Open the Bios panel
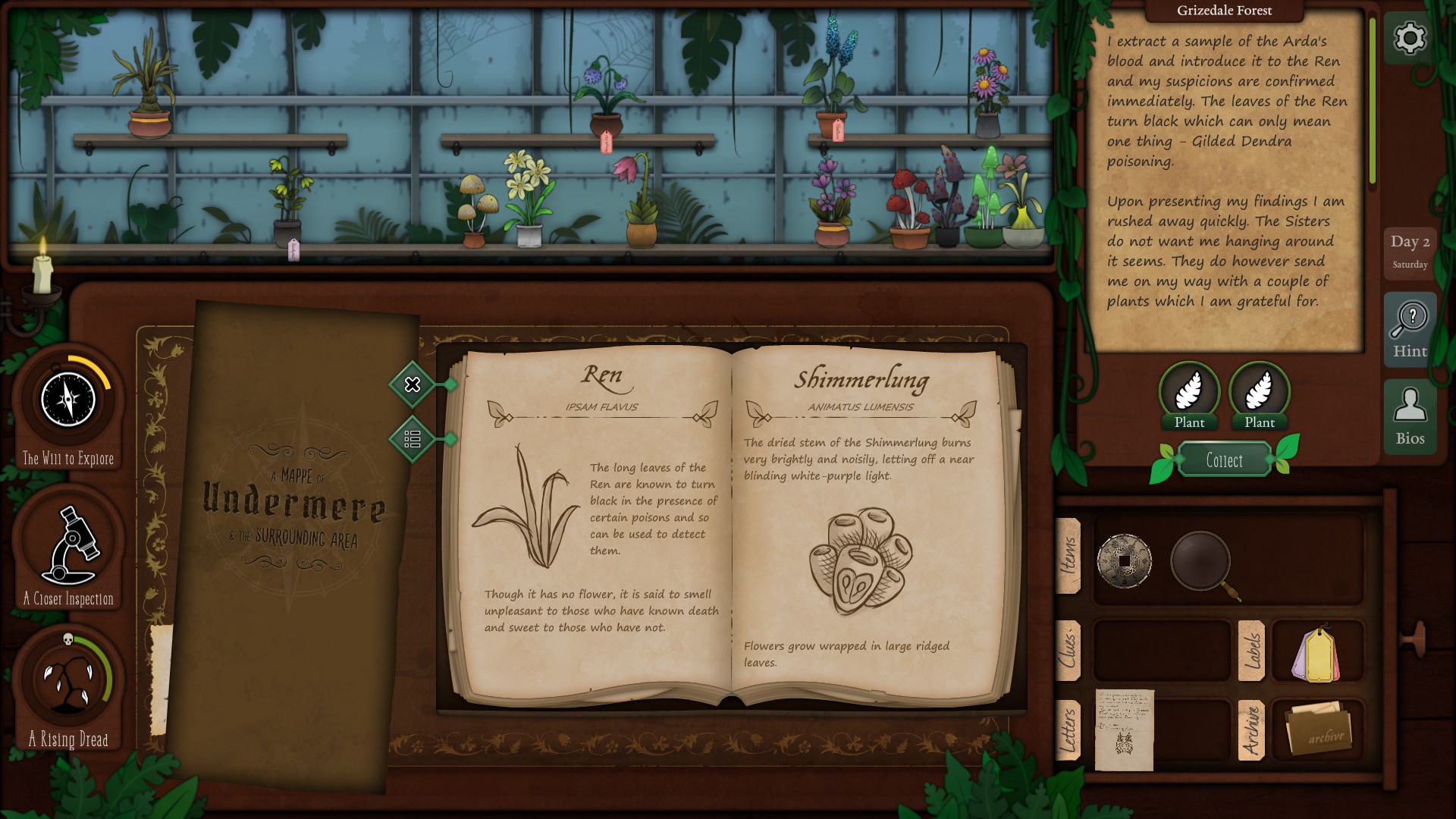Viewport: 1456px width, 819px height. pyautogui.click(x=1410, y=417)
